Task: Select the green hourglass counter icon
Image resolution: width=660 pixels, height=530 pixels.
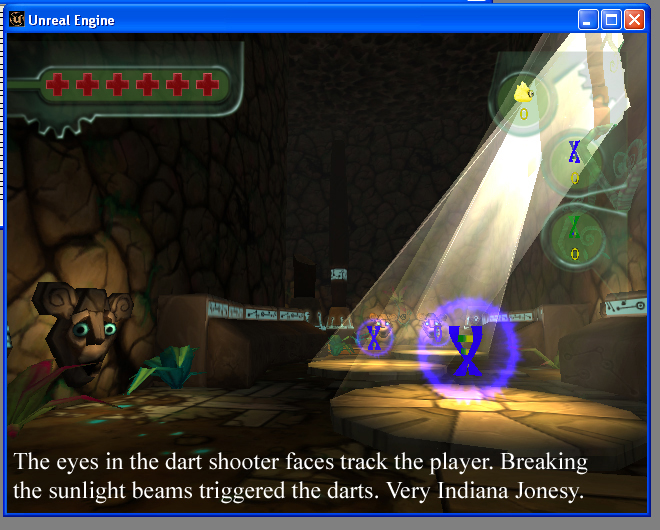Action: click(574, 228)
